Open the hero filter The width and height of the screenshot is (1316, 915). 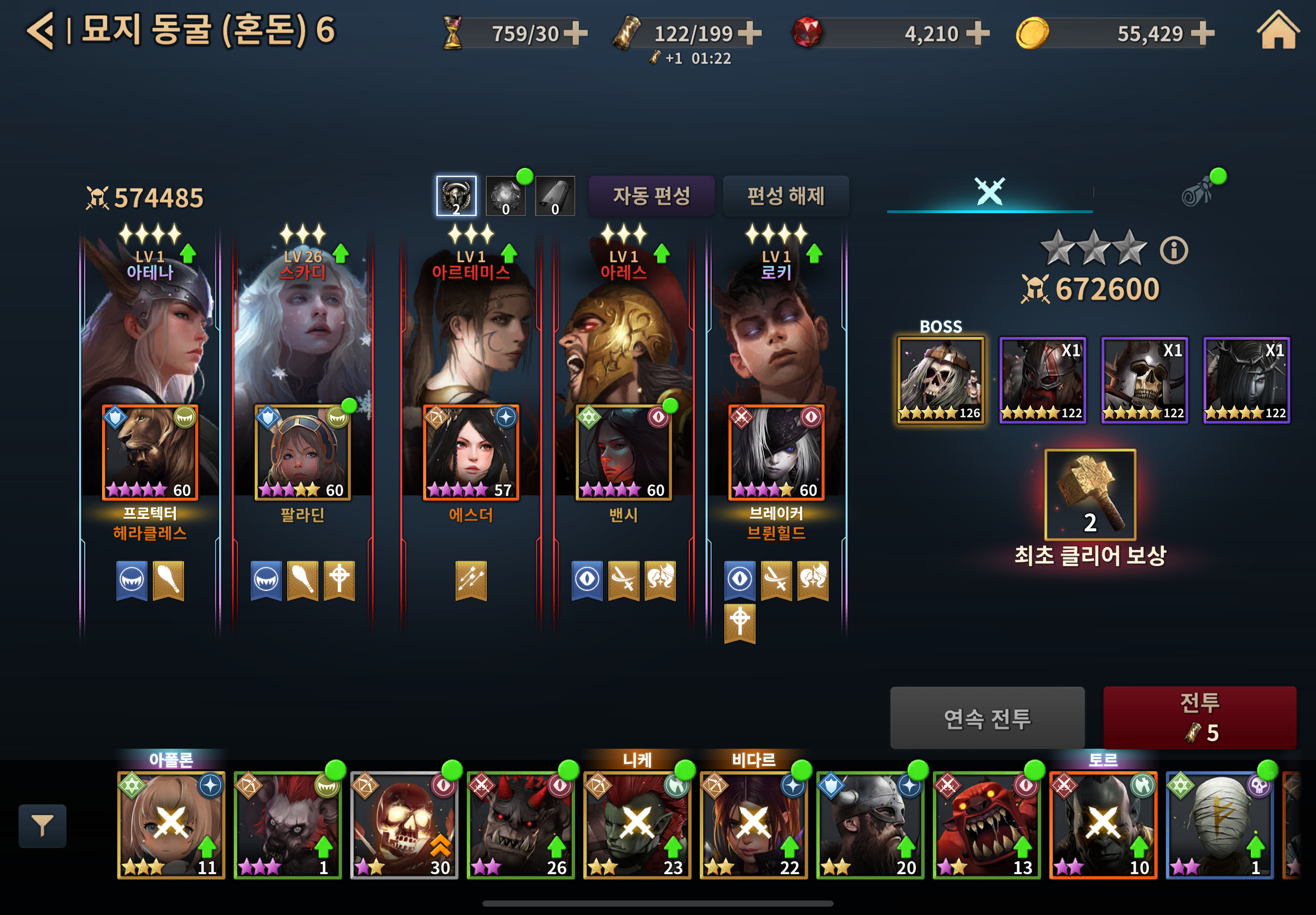(x=42, y=826)
